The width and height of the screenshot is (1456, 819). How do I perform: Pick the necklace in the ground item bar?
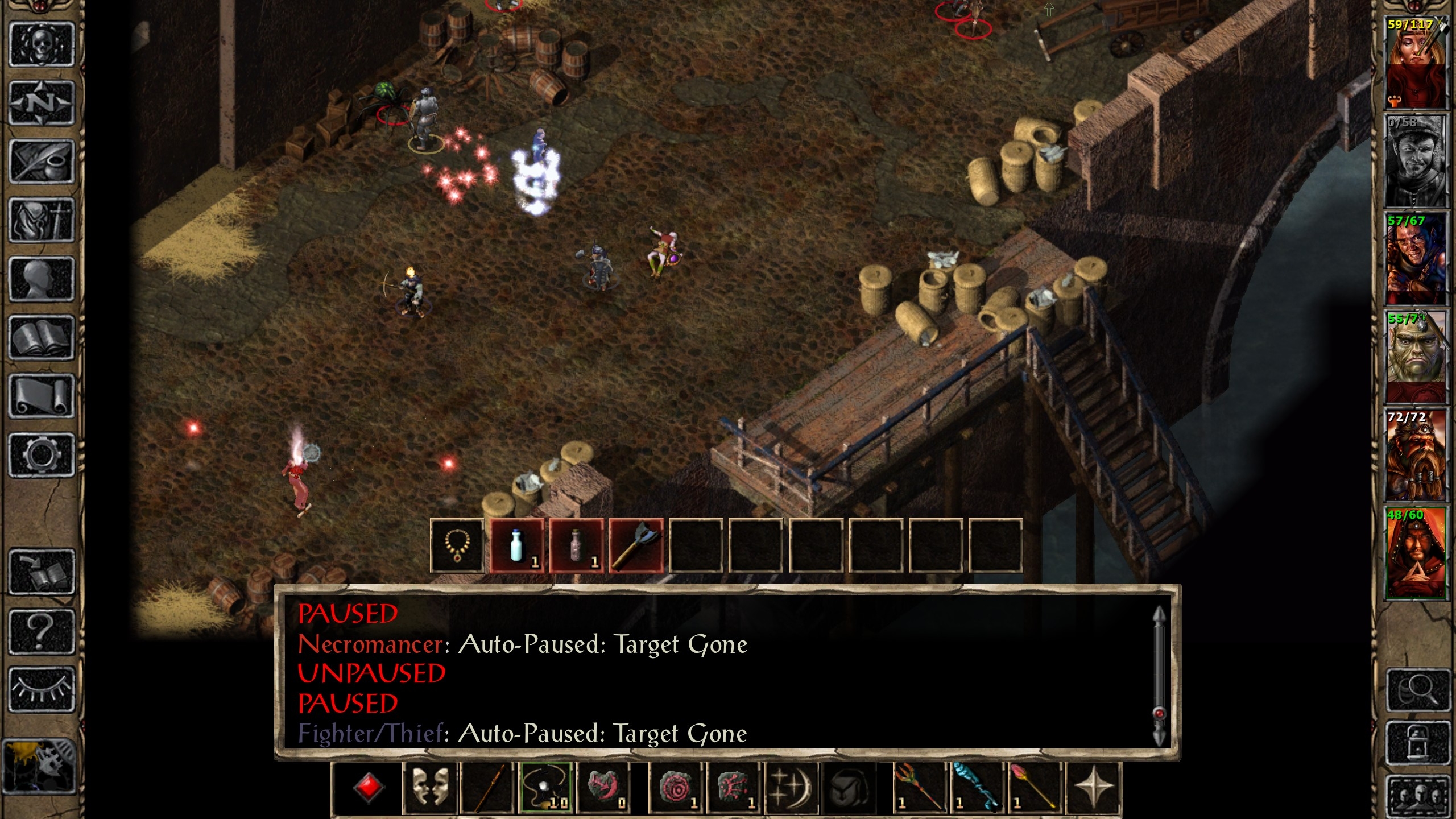[457, 546]
